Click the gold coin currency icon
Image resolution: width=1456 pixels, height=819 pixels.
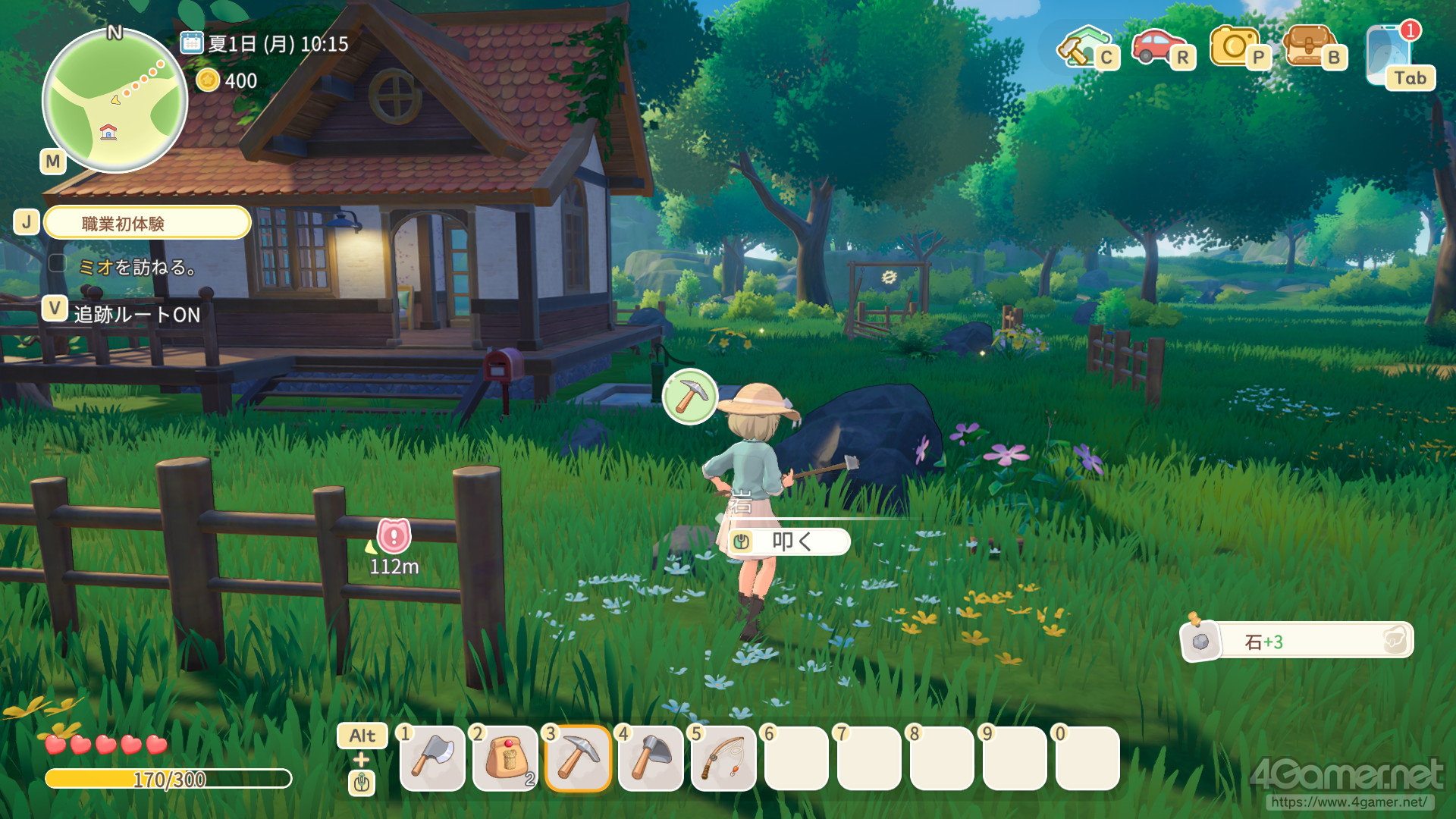pyautogui.click(x=207, y=80)
